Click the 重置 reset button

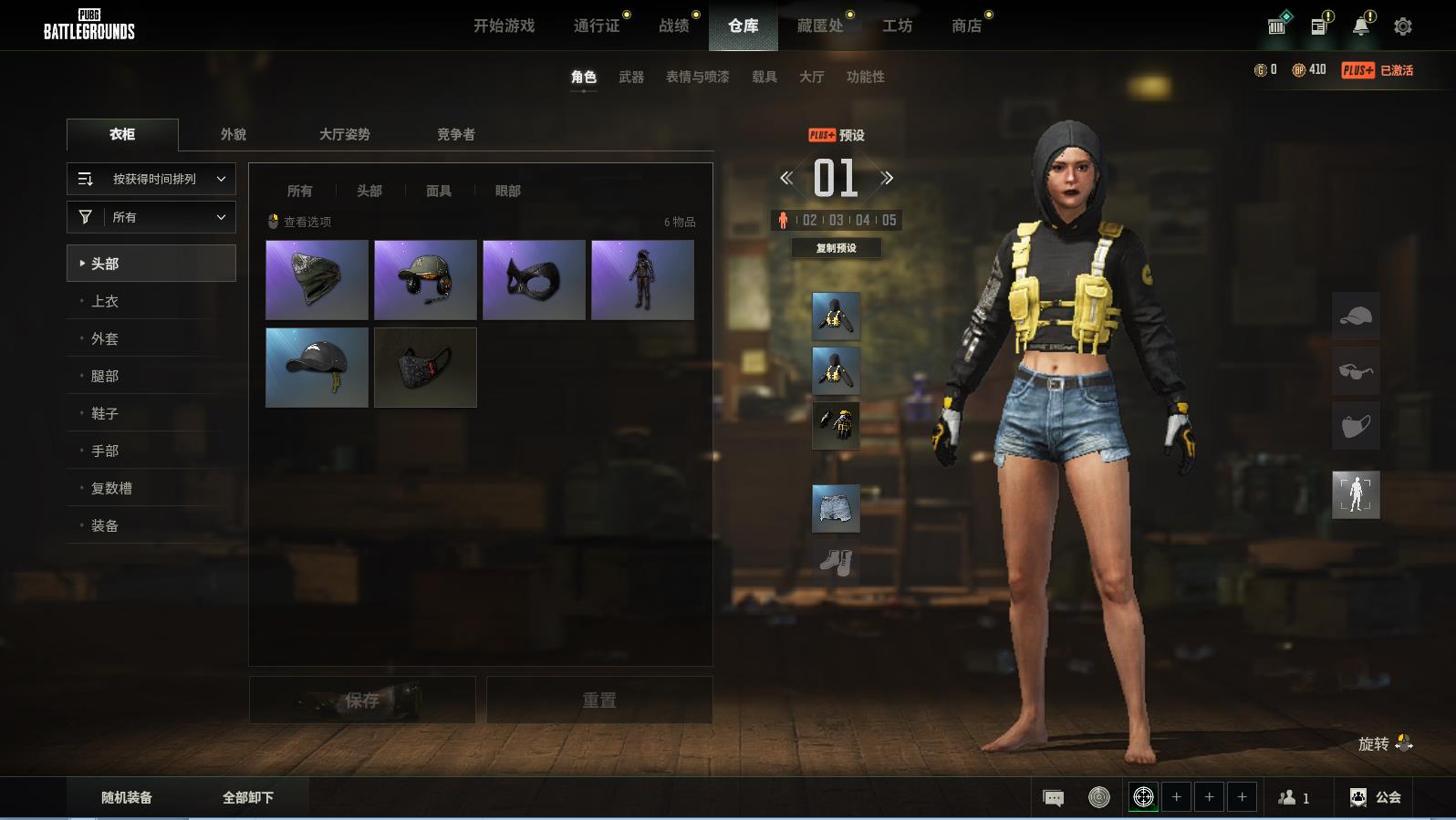pos(599,700)
